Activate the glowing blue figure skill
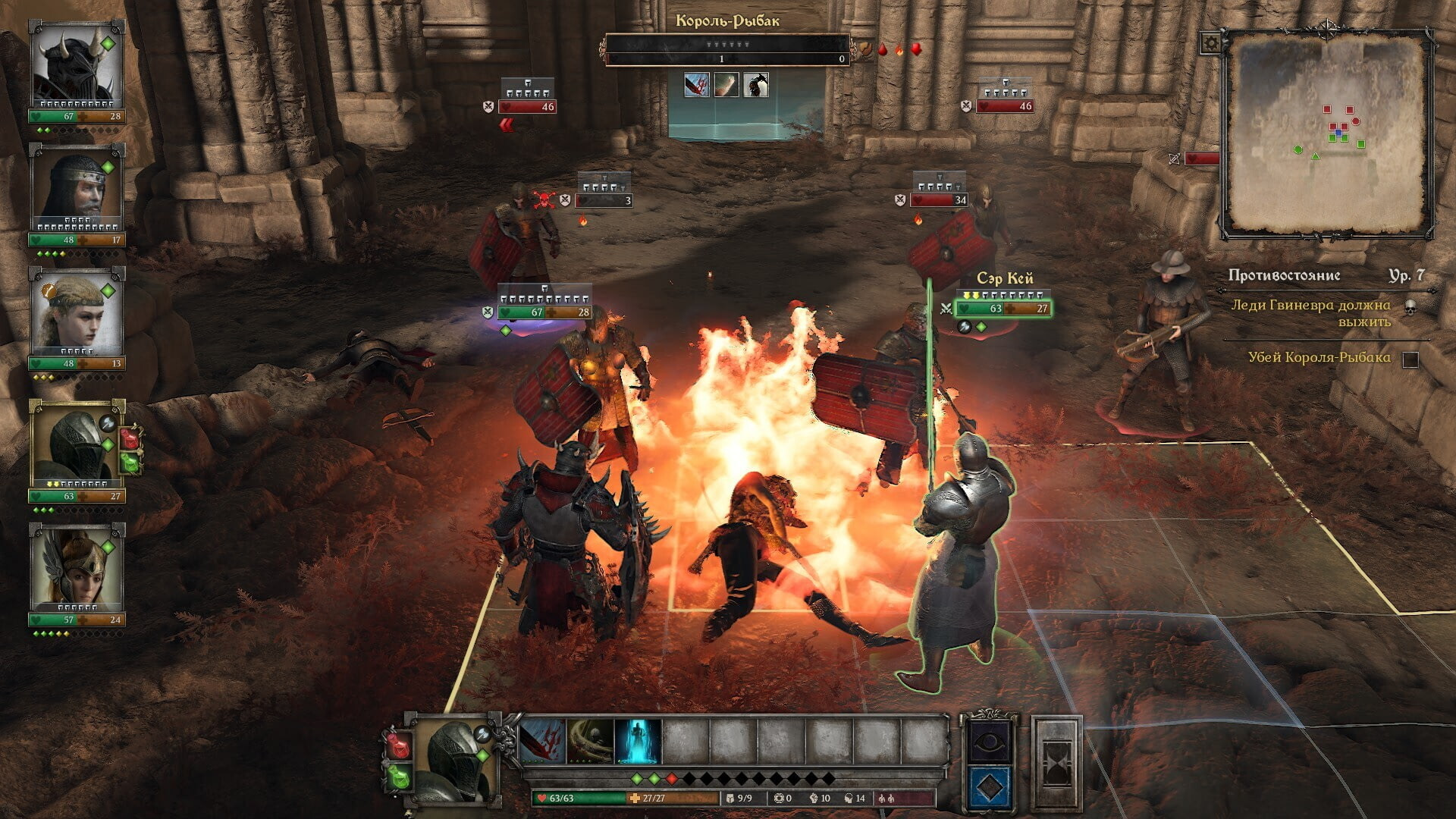The width and height of the screenshot is (1456, 819). (x=638, y=741)
